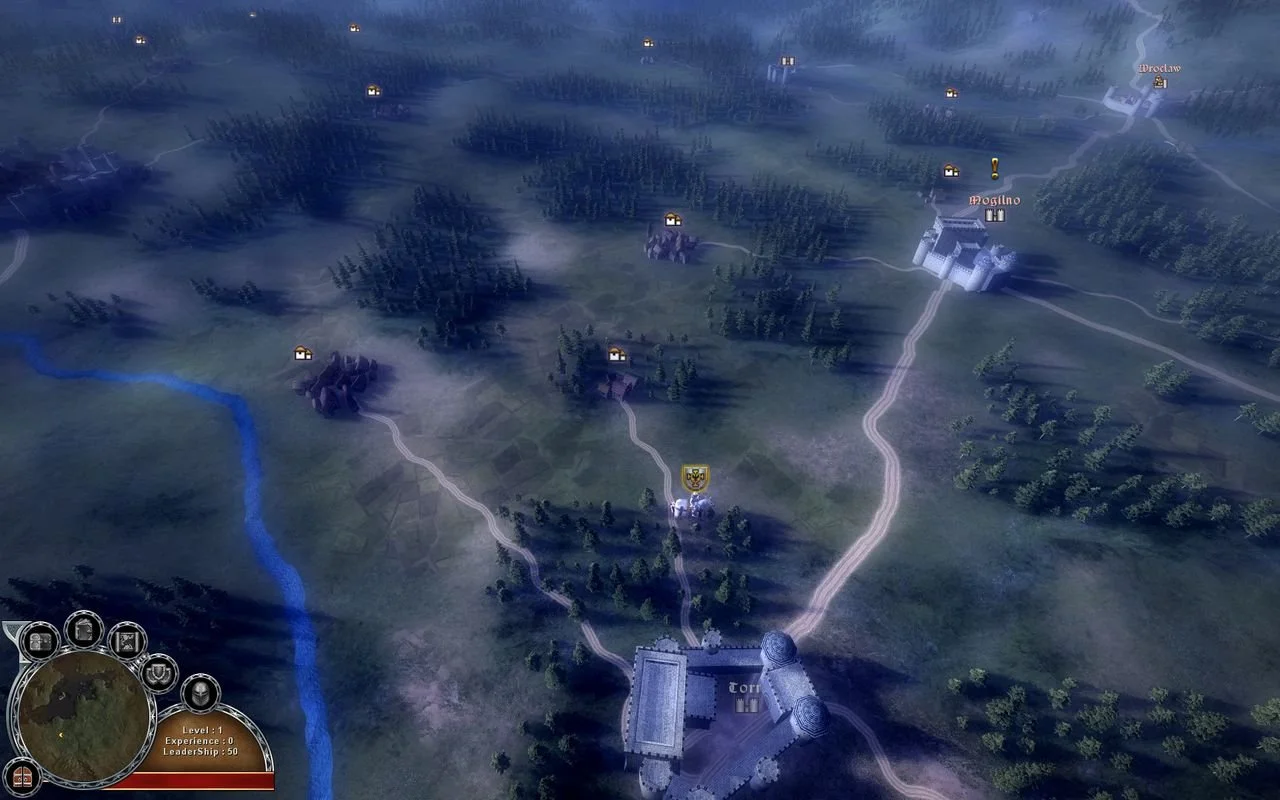Select the Wroclaw settlement name
This screenshot has width=1280, height=800.
1158,66
